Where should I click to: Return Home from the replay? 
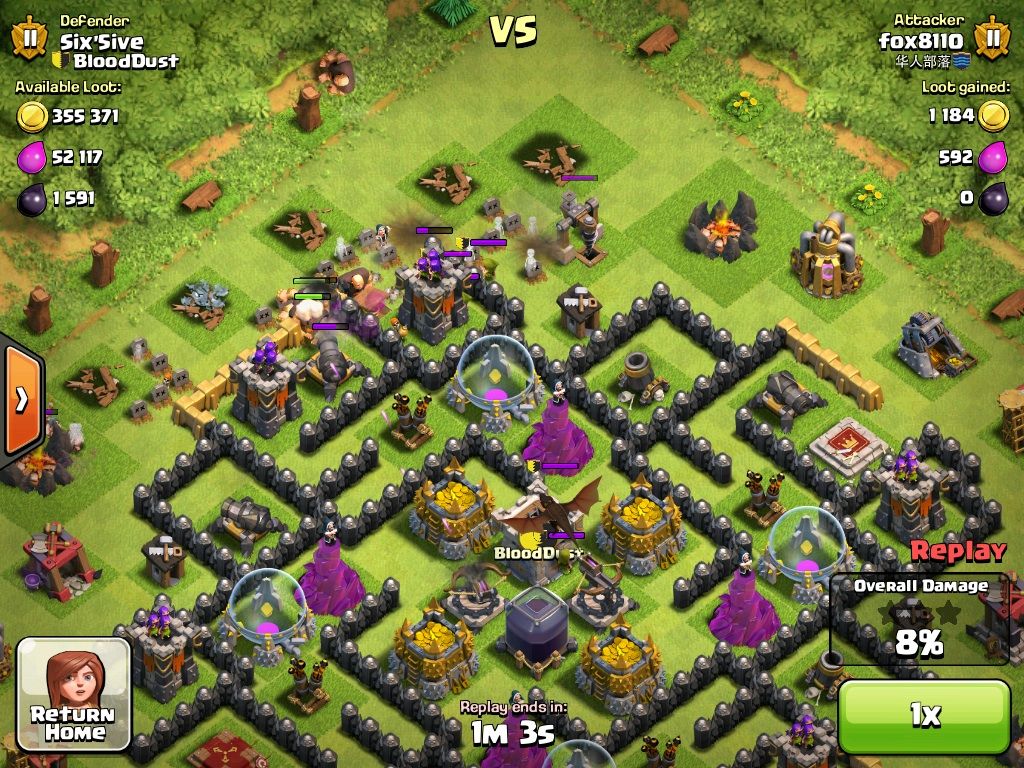coord(74,694)
